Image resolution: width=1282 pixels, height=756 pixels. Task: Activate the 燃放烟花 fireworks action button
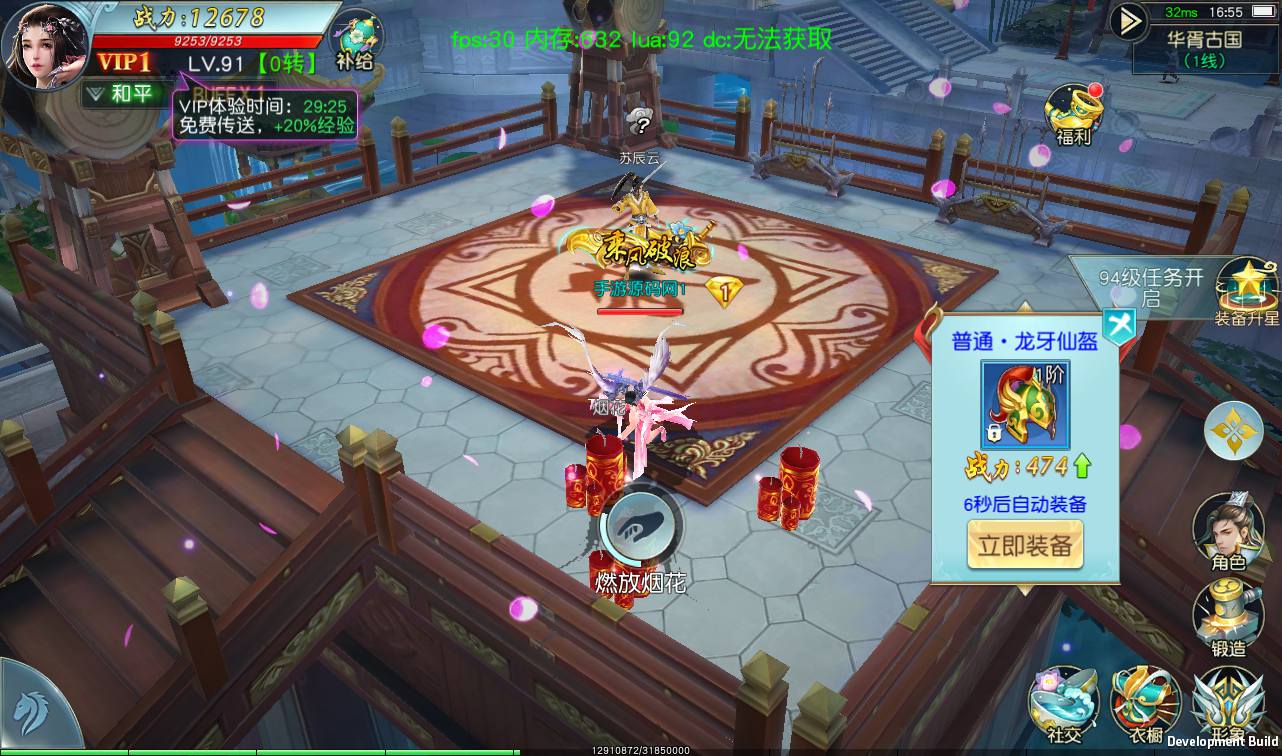[641, 525]
